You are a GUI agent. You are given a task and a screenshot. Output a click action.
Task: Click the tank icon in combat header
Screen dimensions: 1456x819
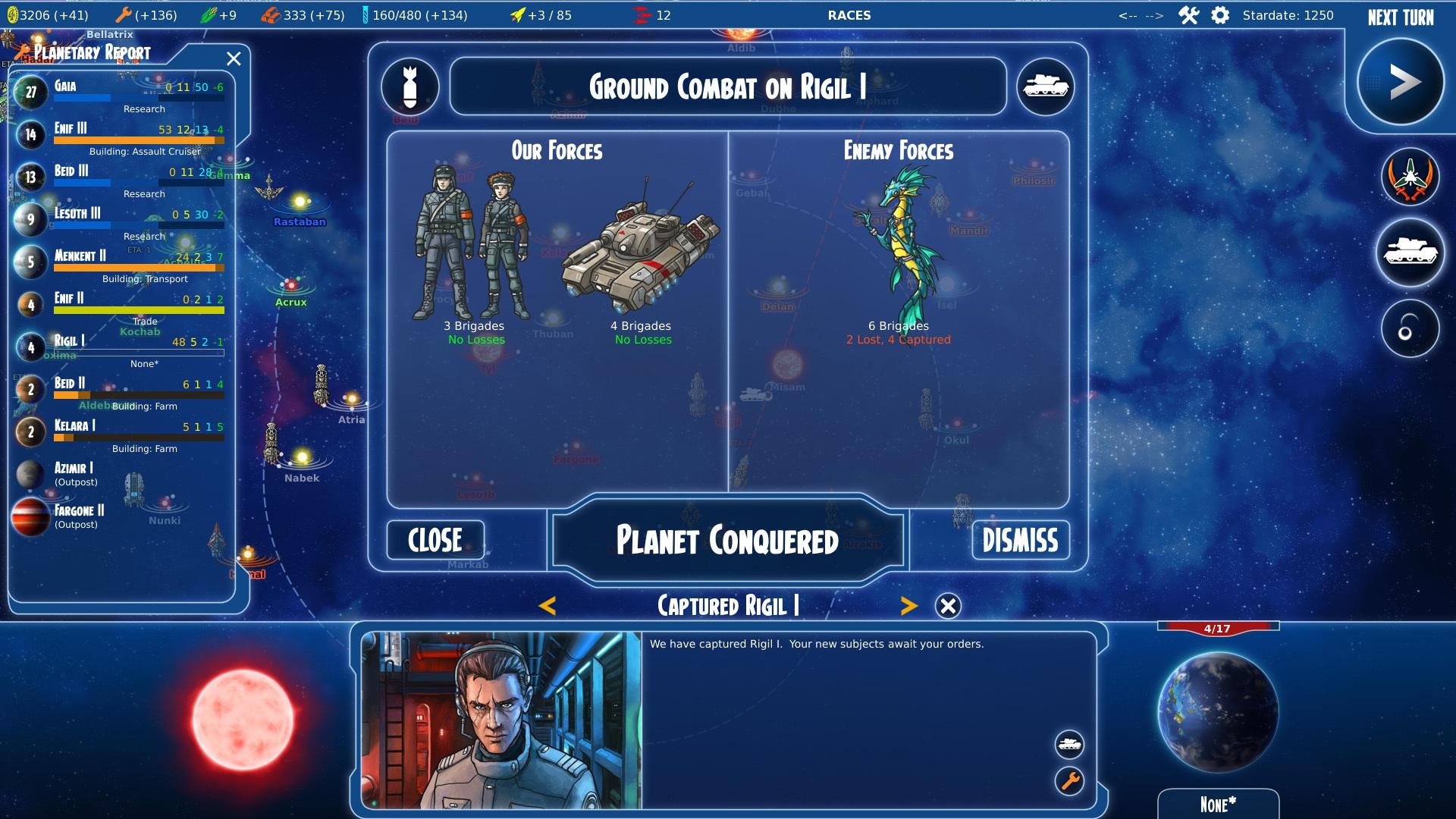1046,86
